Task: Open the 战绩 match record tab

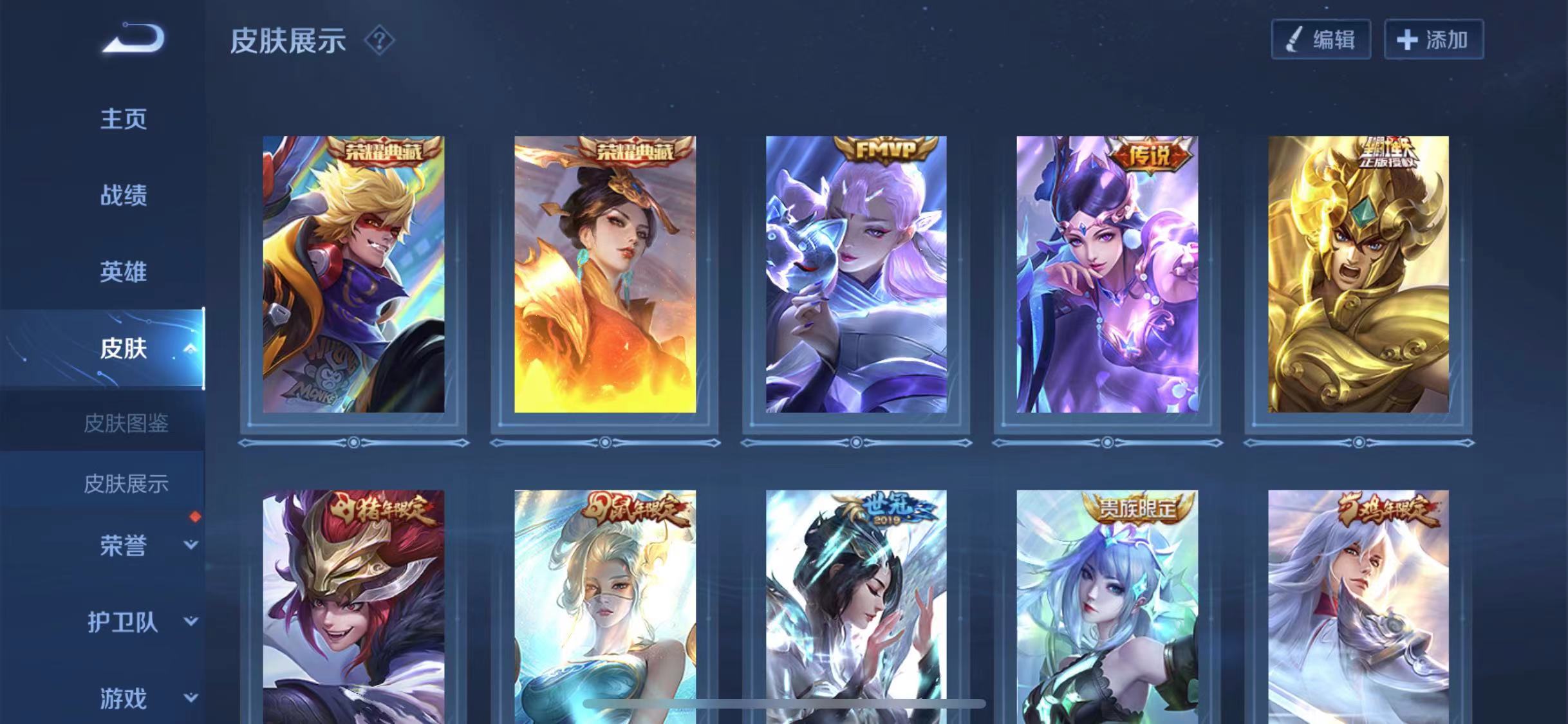Action: click(x=123, y=195)
